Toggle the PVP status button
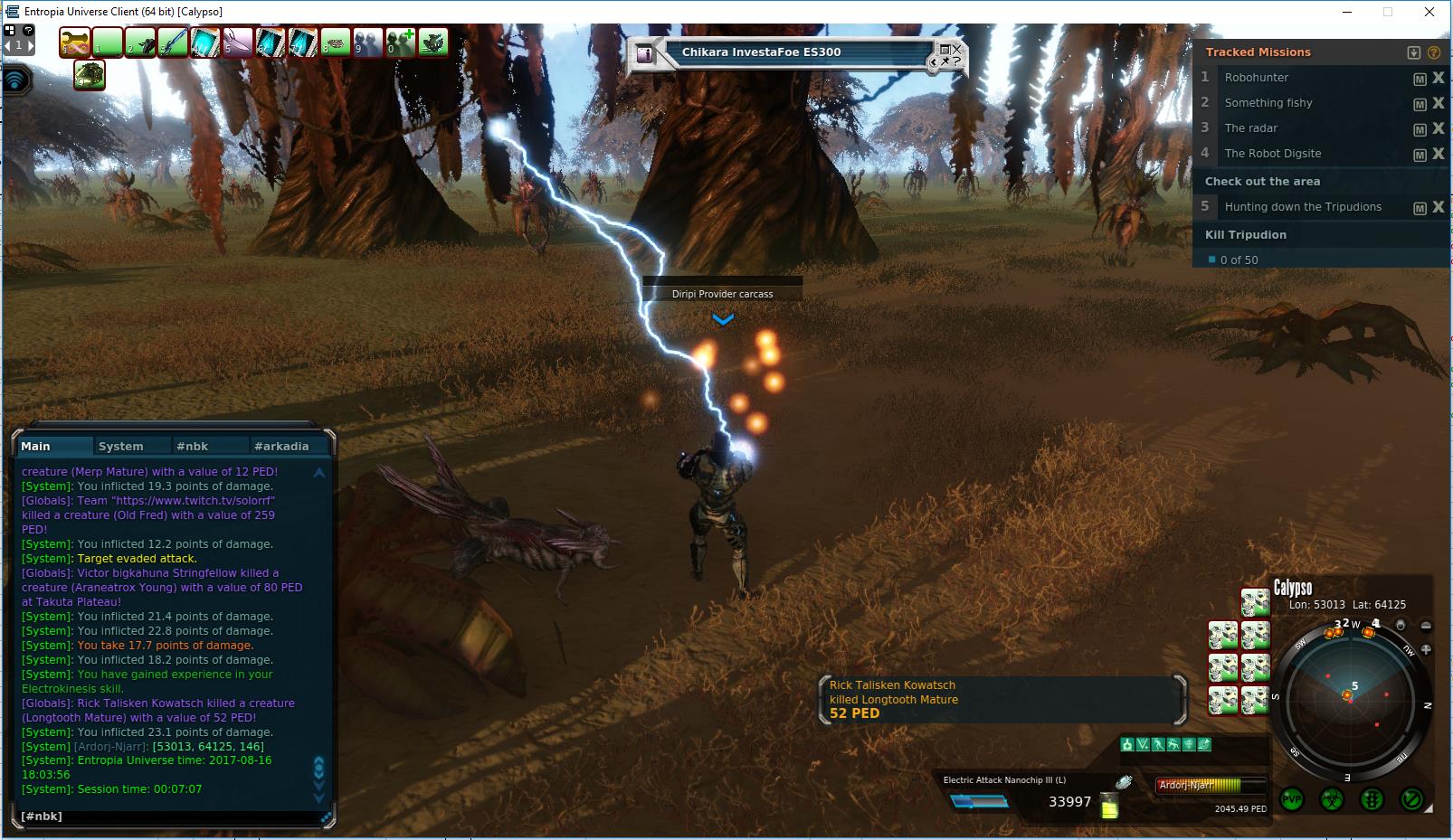 [x=1292, y=799]
